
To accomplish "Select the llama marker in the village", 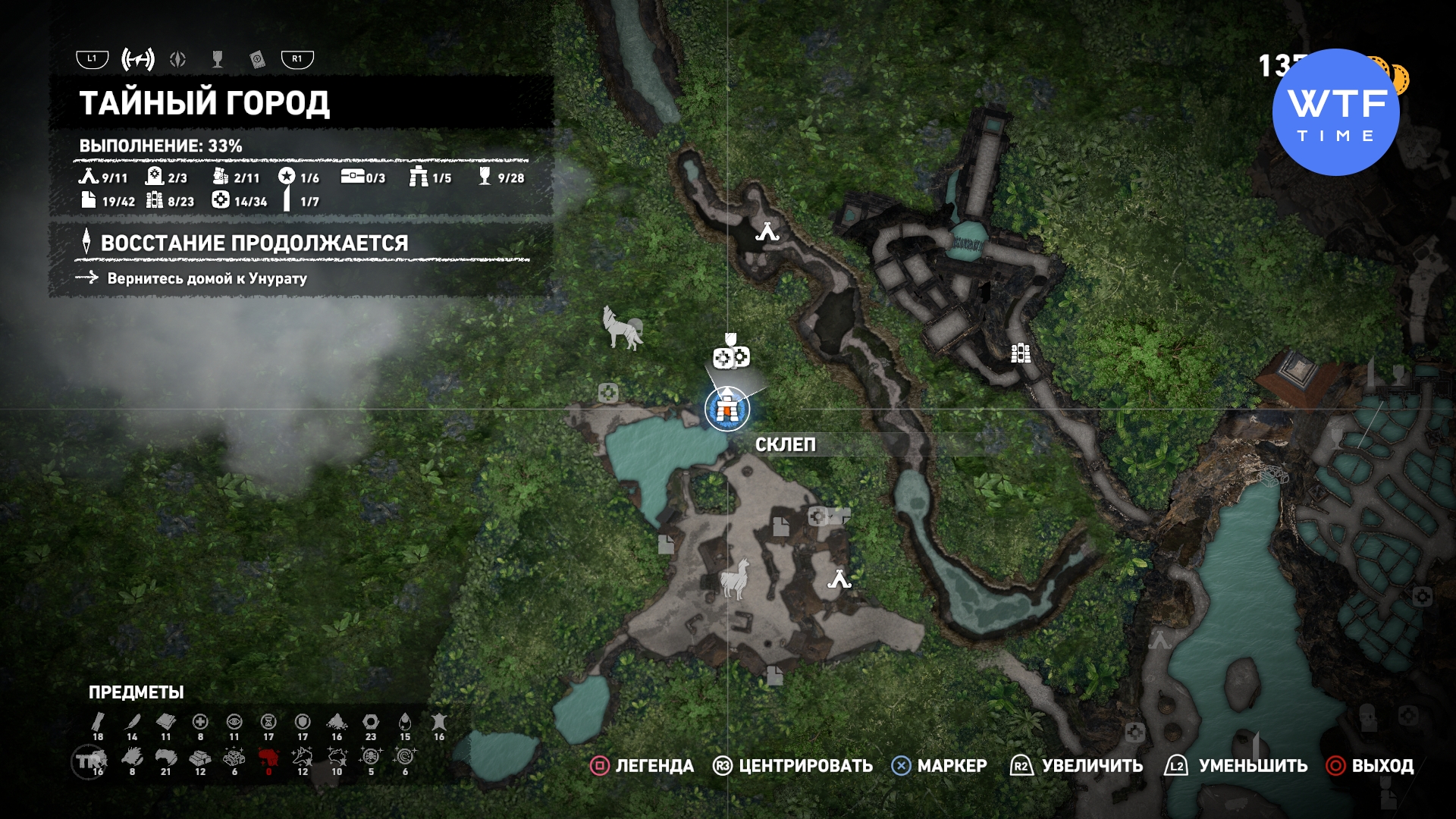I will click(734, 579).
